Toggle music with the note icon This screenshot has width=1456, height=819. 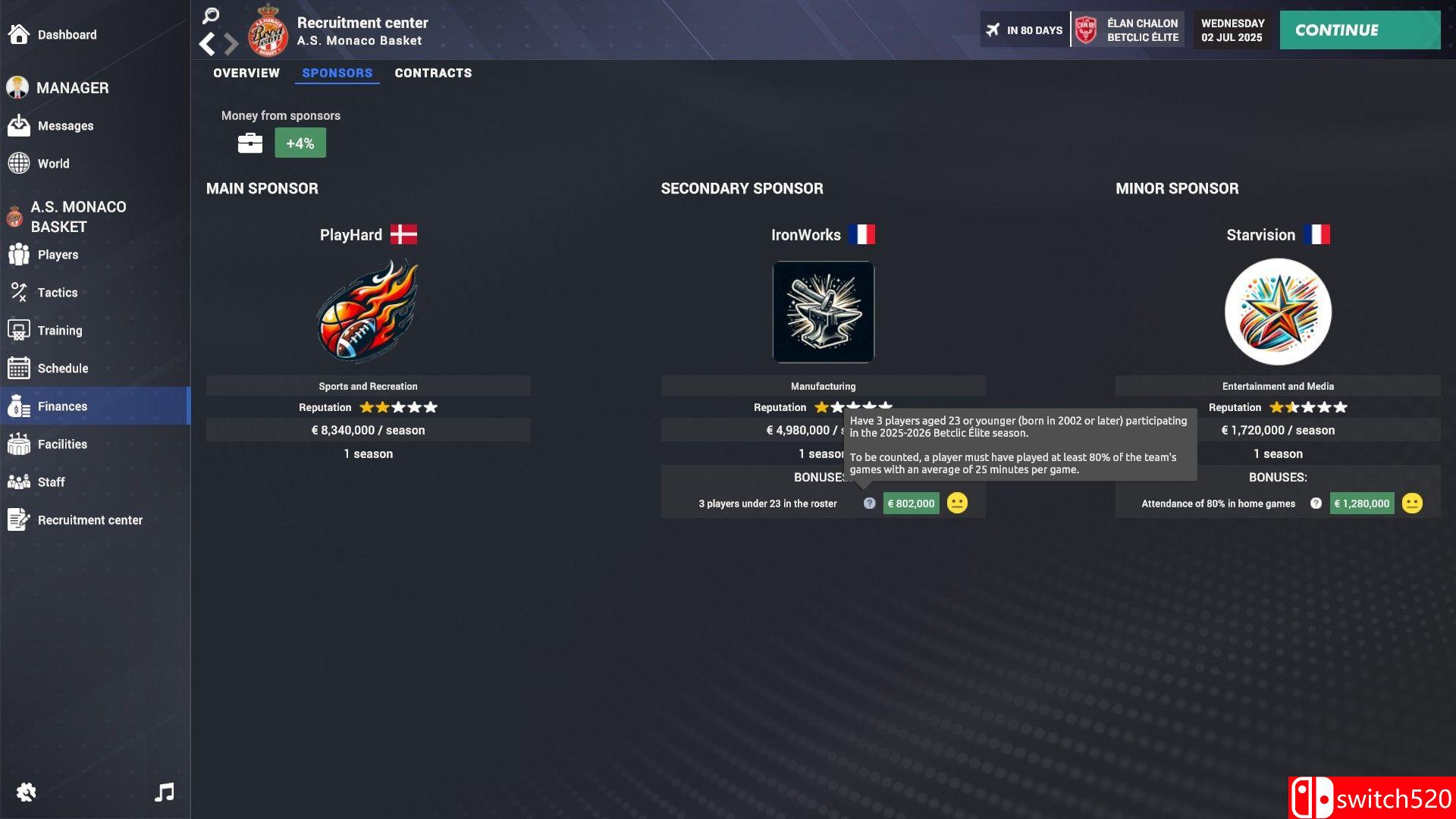(165, 792)
